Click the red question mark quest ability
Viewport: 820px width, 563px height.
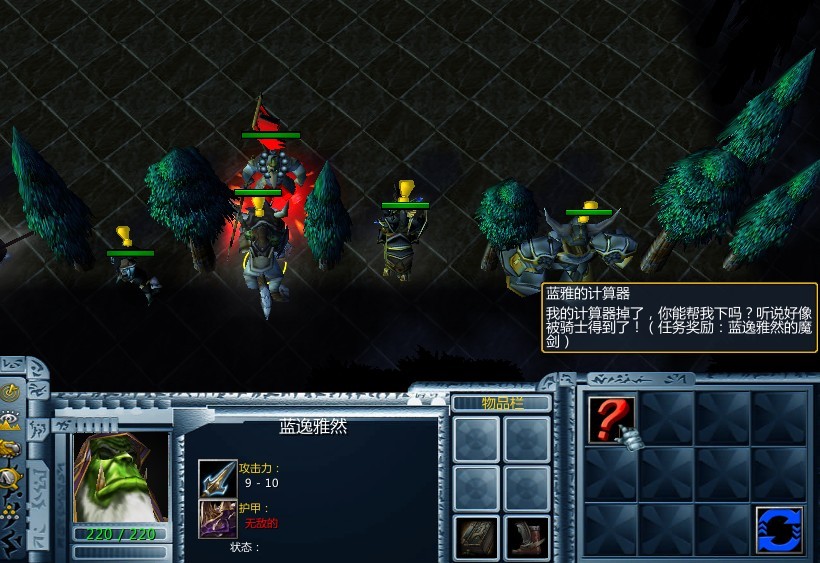[611, 418]
